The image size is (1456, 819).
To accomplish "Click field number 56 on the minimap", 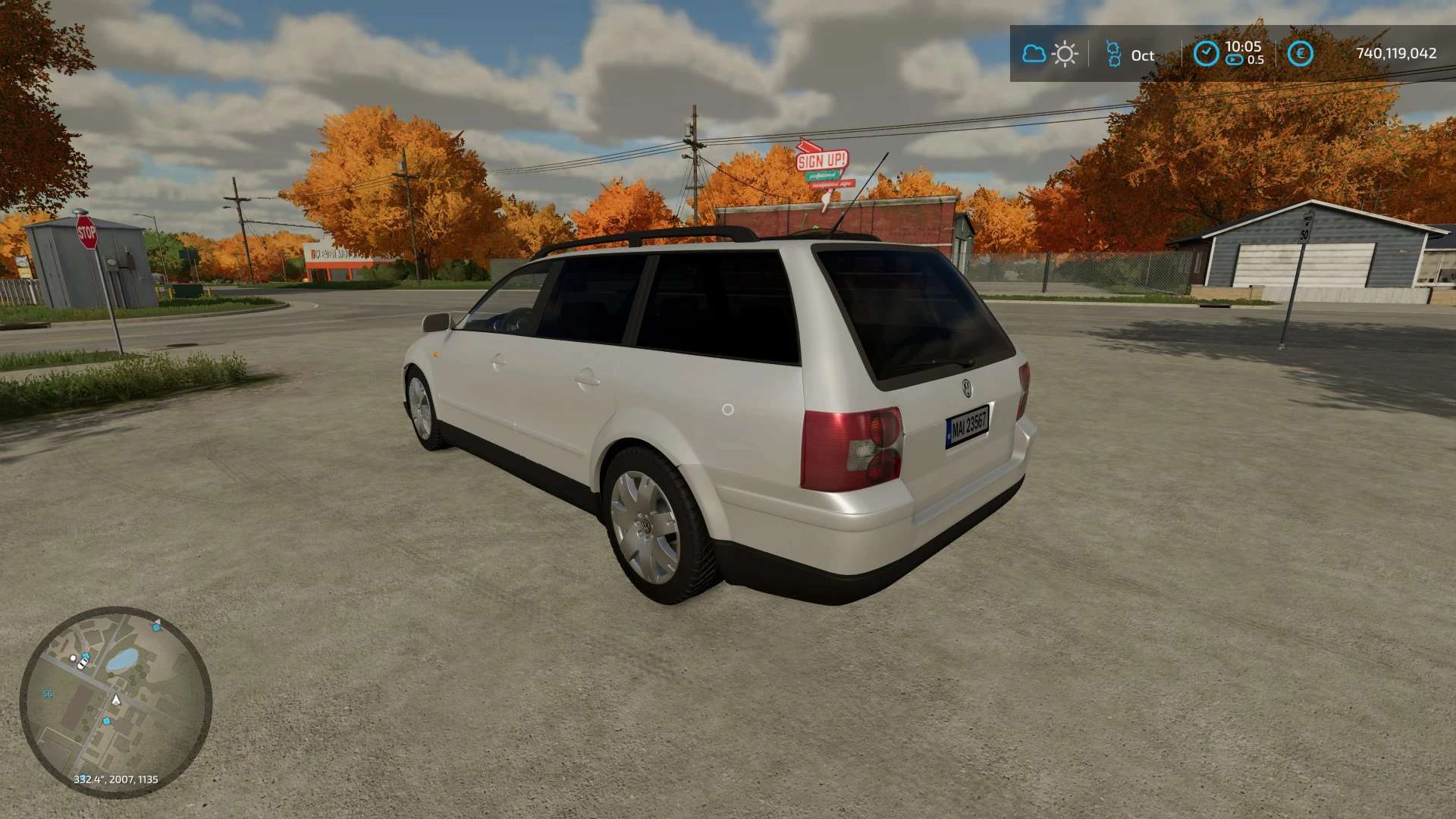I will (48, 693).
